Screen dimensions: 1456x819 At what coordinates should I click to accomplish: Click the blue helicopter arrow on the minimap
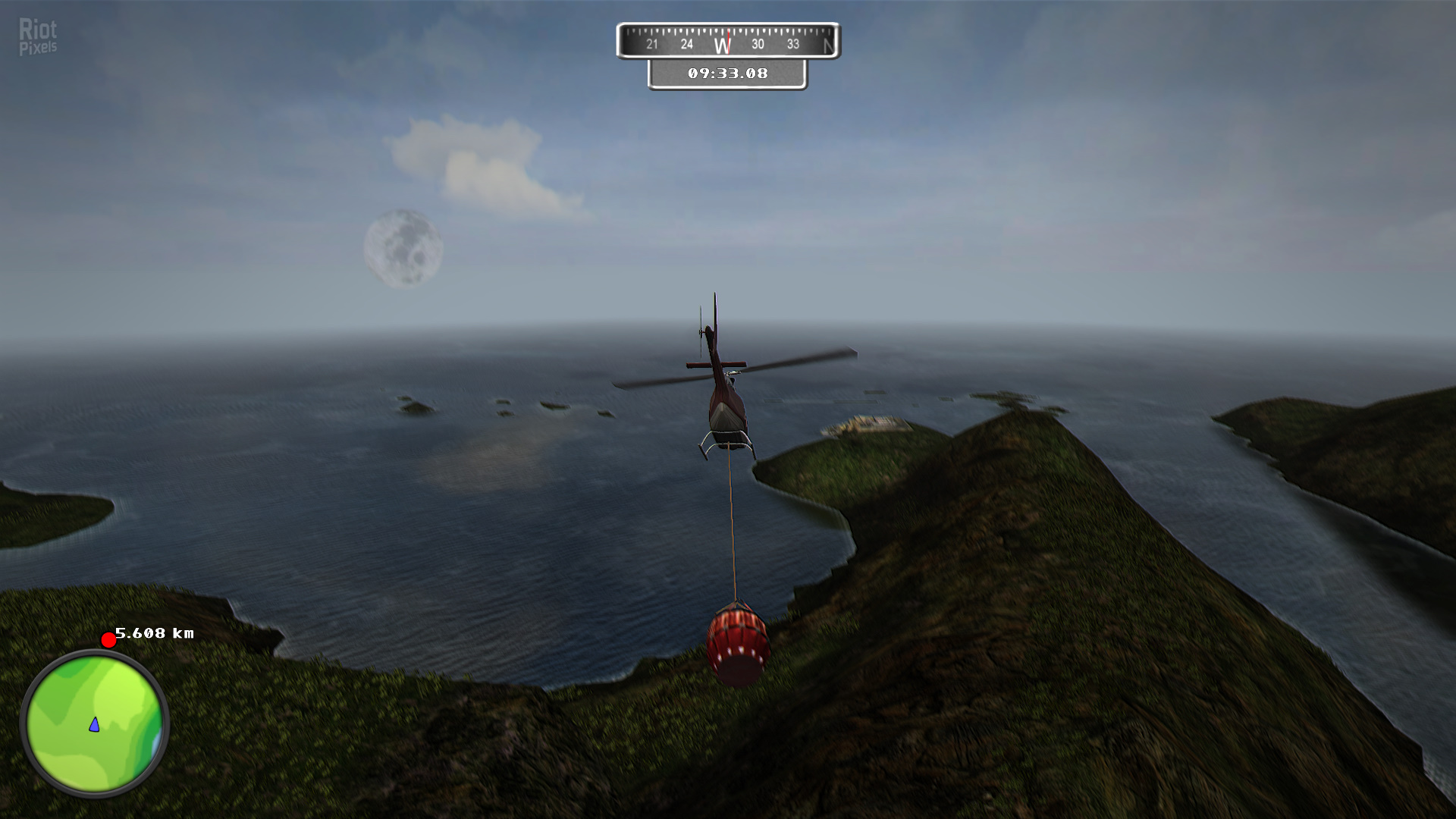tap(94, 725)
